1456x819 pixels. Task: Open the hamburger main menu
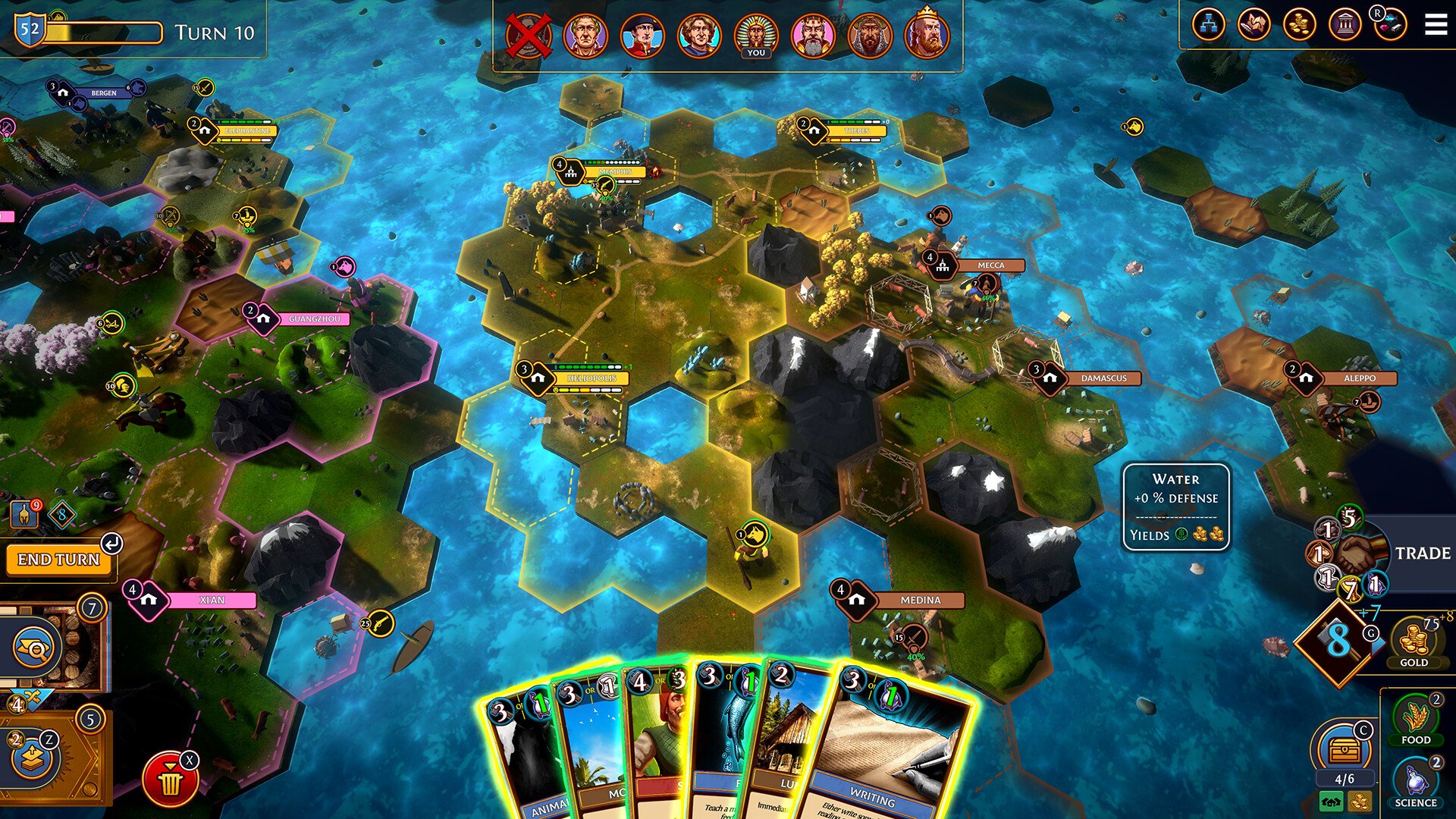(1435, 25)
